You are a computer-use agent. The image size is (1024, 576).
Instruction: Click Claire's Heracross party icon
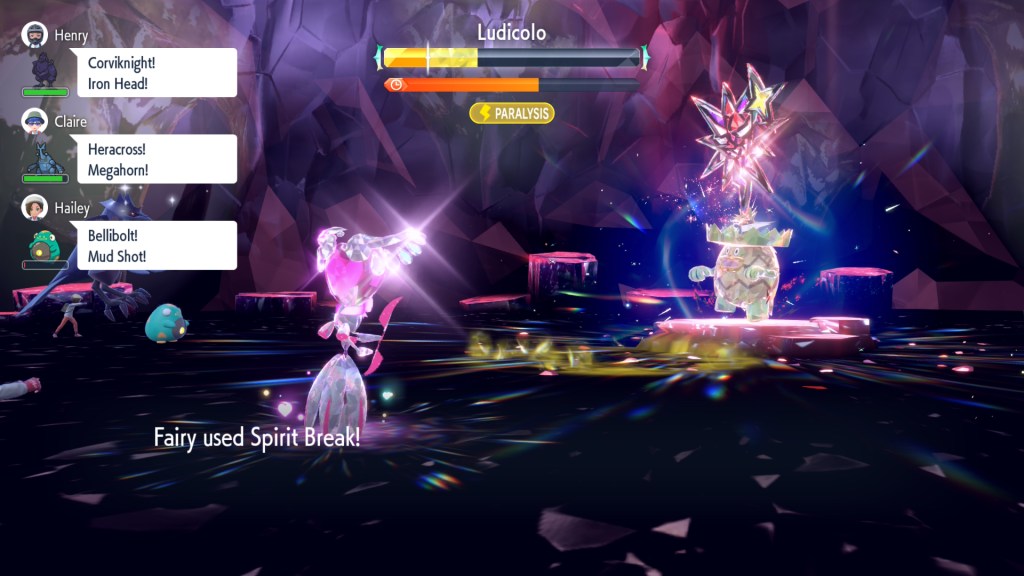pyautogui.click(x=45, y=155)
